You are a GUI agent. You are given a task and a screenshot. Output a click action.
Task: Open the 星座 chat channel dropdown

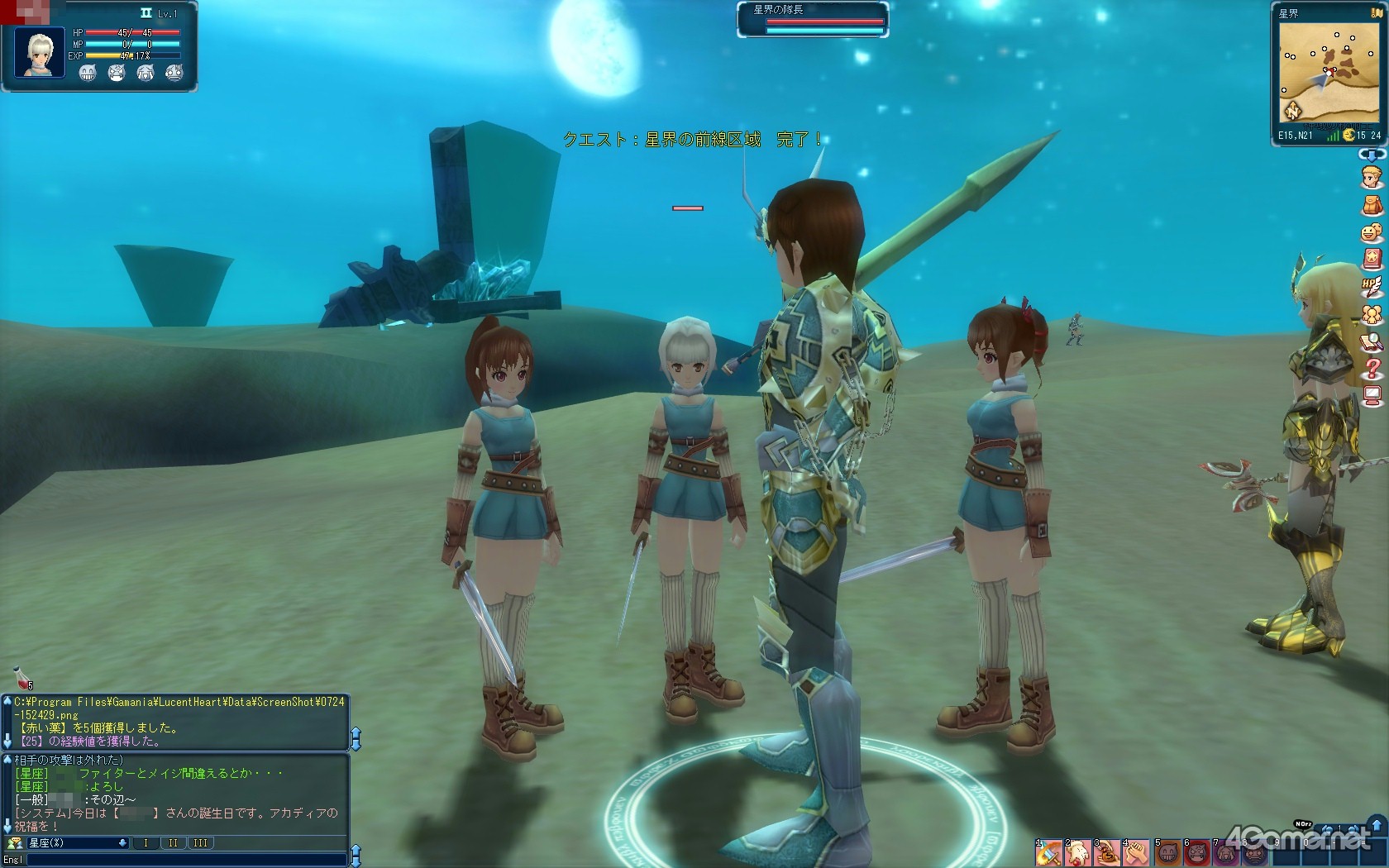78,843
